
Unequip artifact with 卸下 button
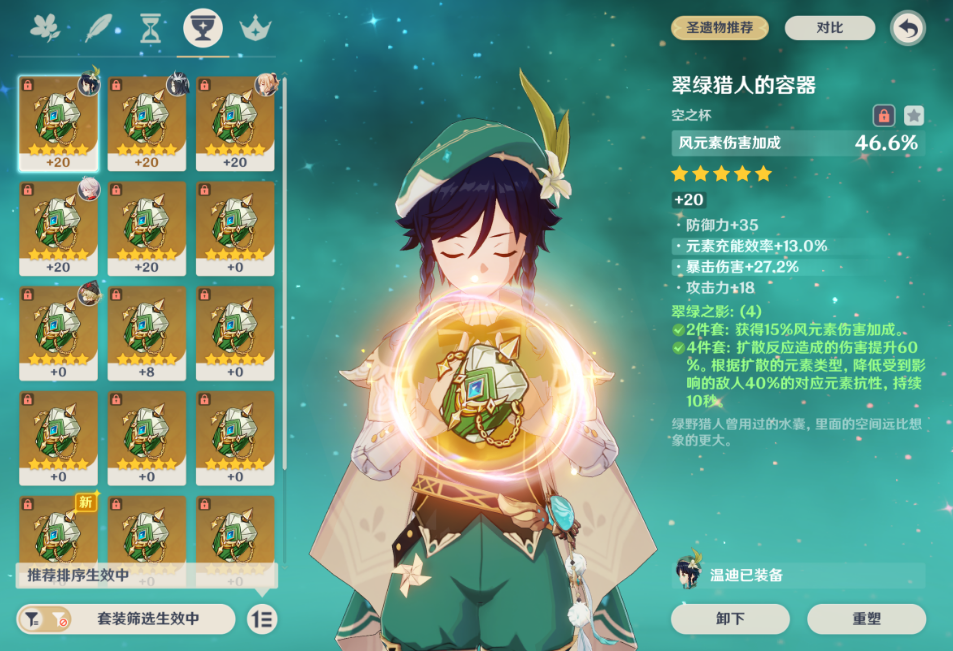point(732,619)
